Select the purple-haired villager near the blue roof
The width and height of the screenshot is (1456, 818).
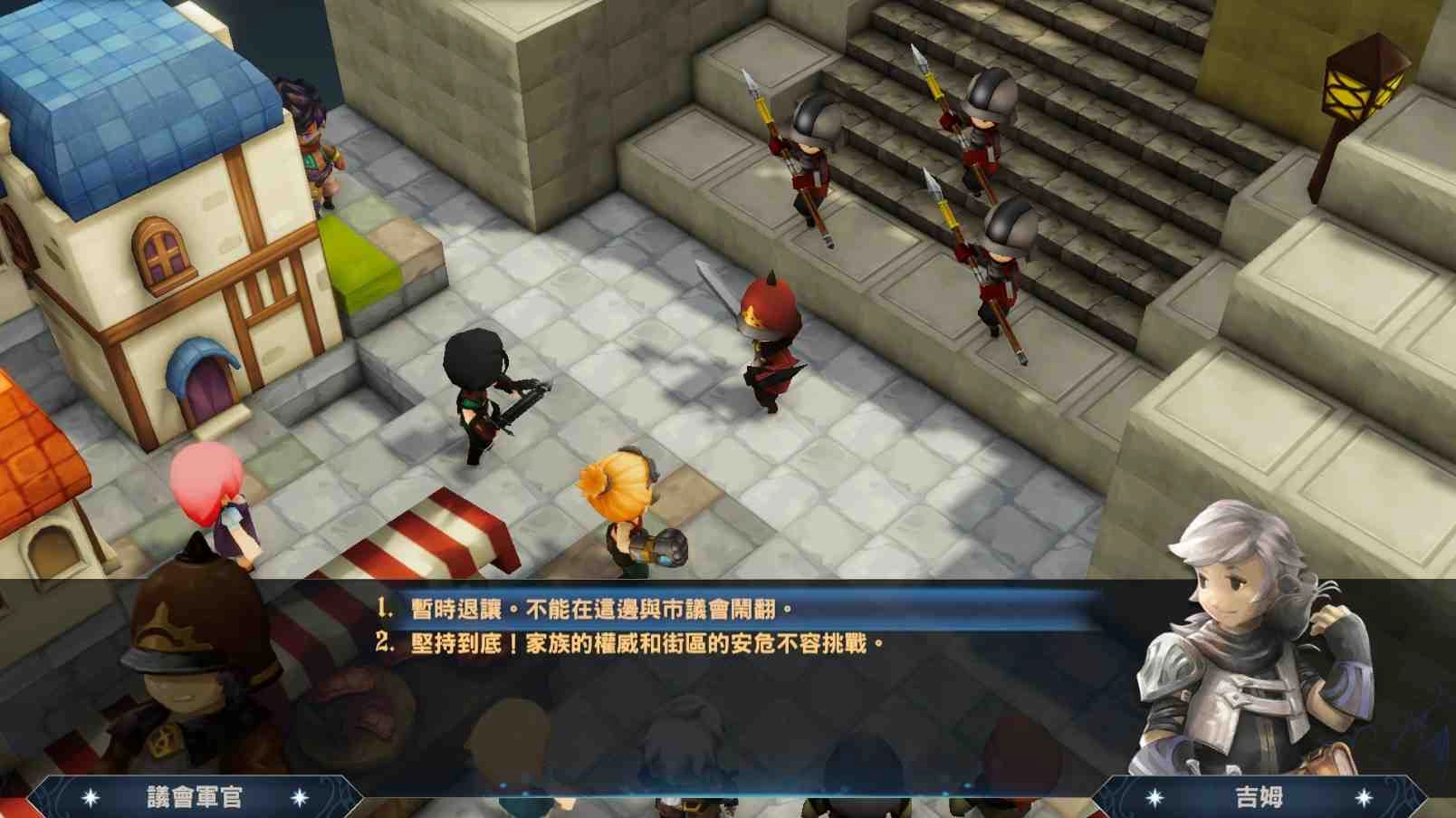pyautogui.click(x=308, y=136)
